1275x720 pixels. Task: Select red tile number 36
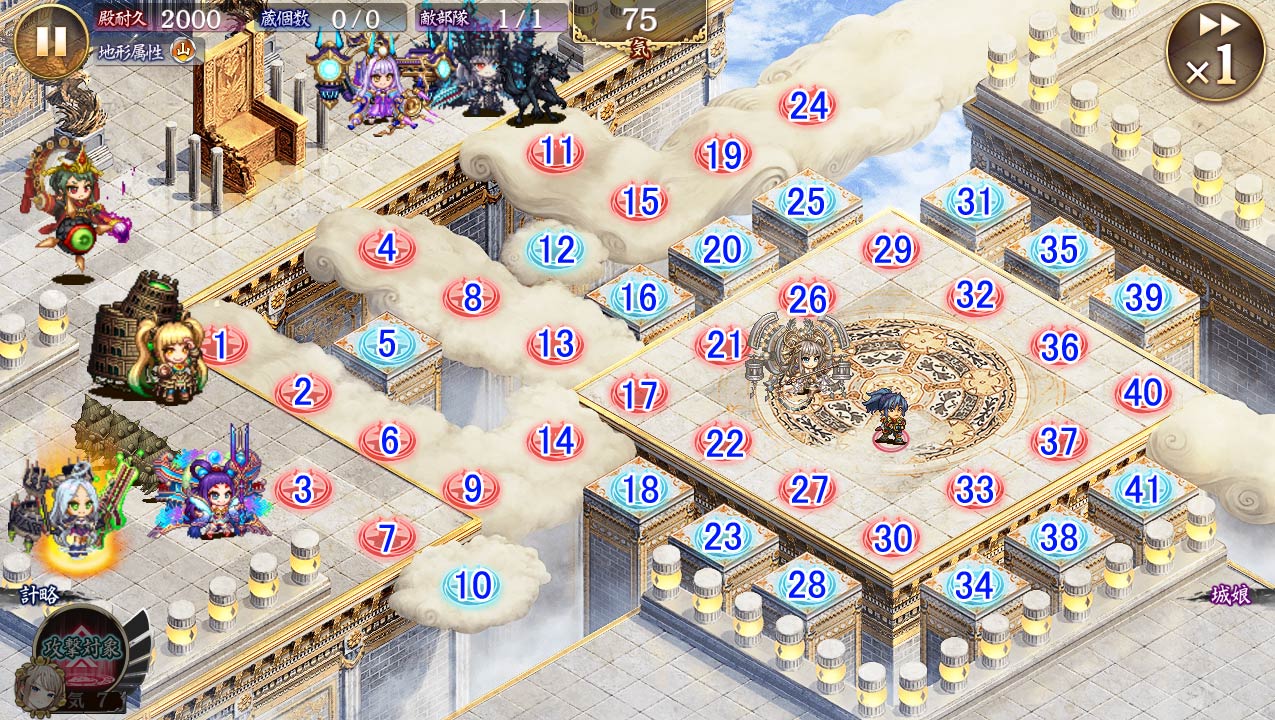1059,346
